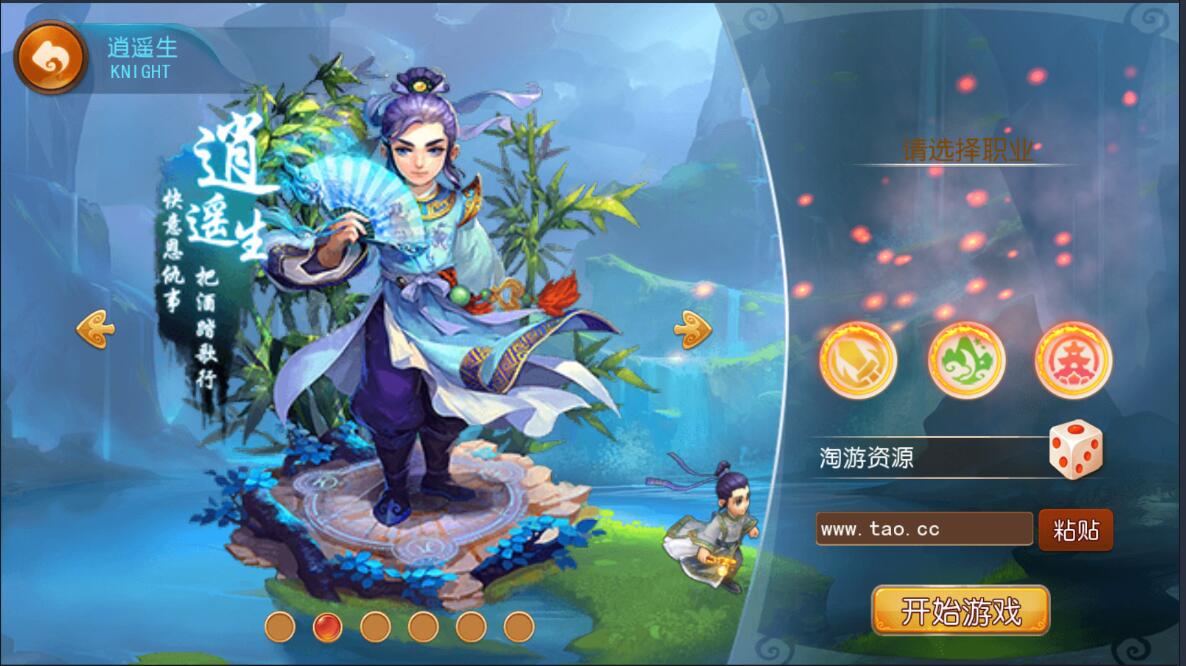Focus the www.tao.cc text field
The image size is (1186, 666).
[923, 529]
